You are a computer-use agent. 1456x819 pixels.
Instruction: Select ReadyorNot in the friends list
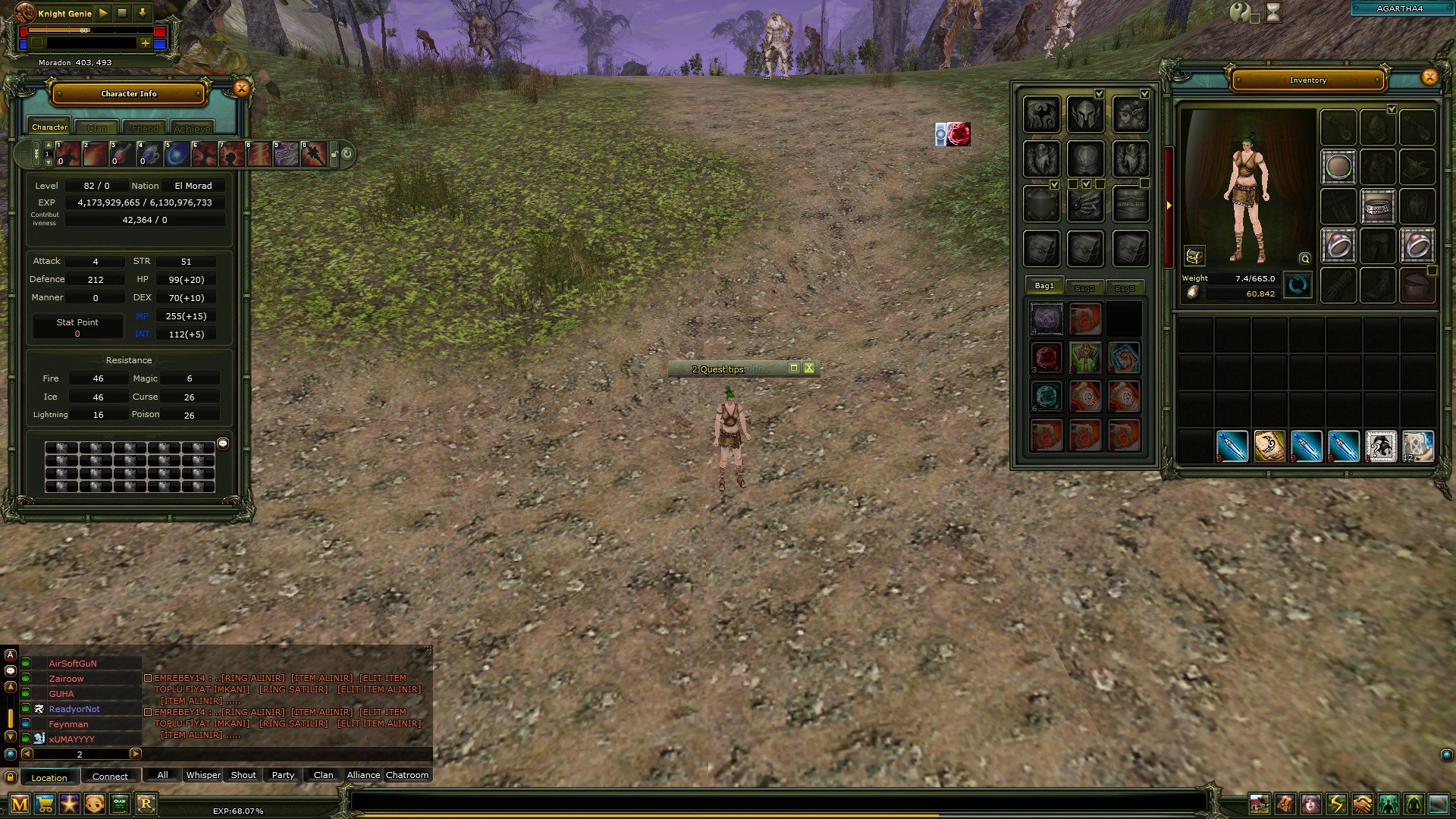point(74,708)
